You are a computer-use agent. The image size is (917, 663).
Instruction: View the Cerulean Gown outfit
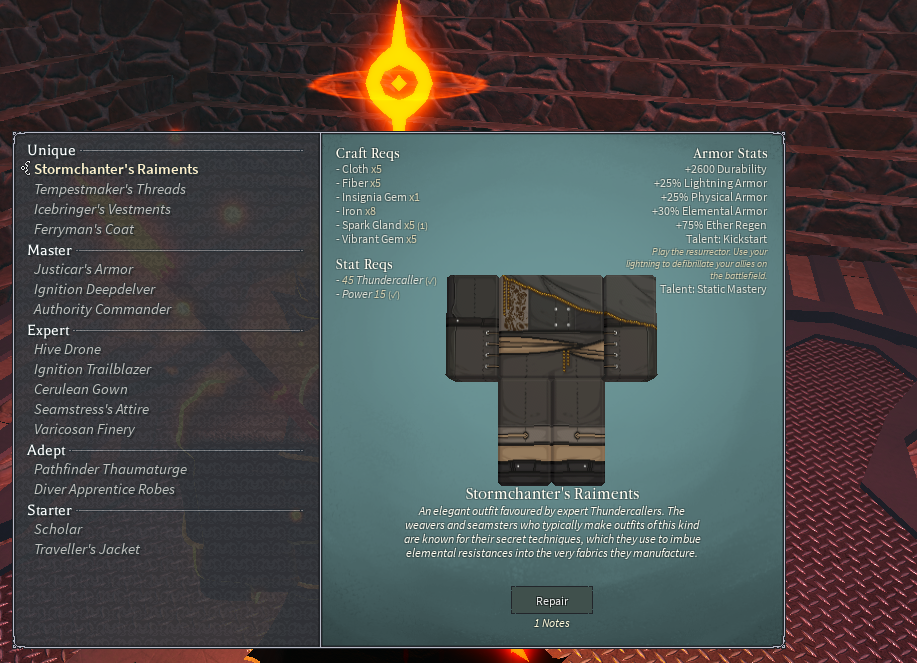pyautogui.click(x=81, y=389)
